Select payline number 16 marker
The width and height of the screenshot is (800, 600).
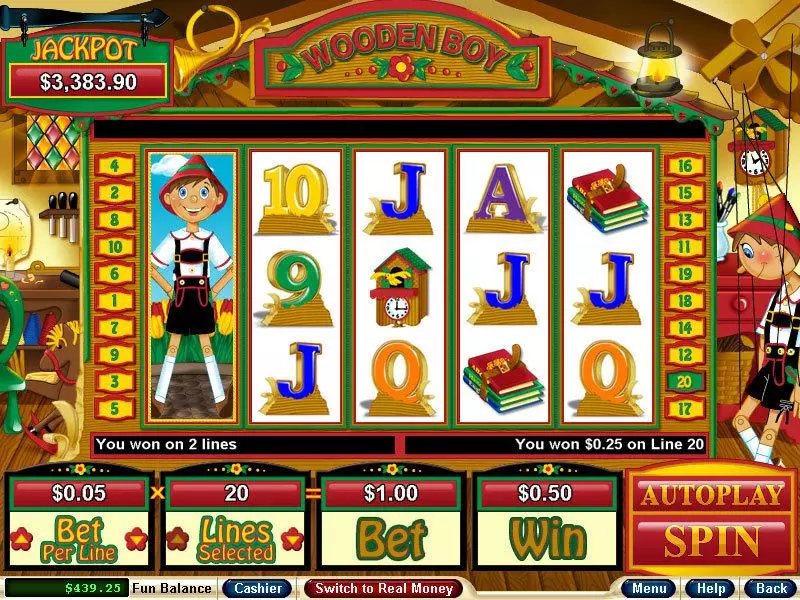tap(685, 166)
